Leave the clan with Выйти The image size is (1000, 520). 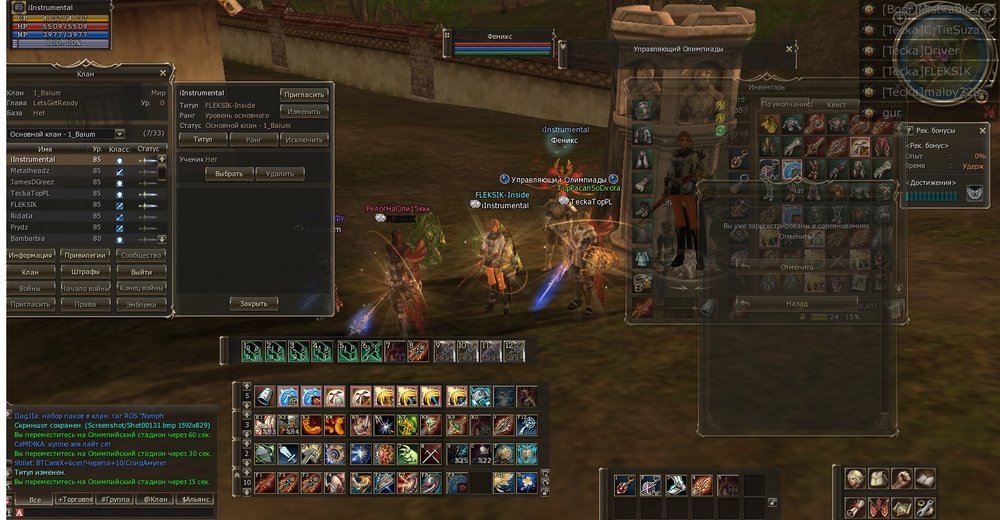click(141, 272)
